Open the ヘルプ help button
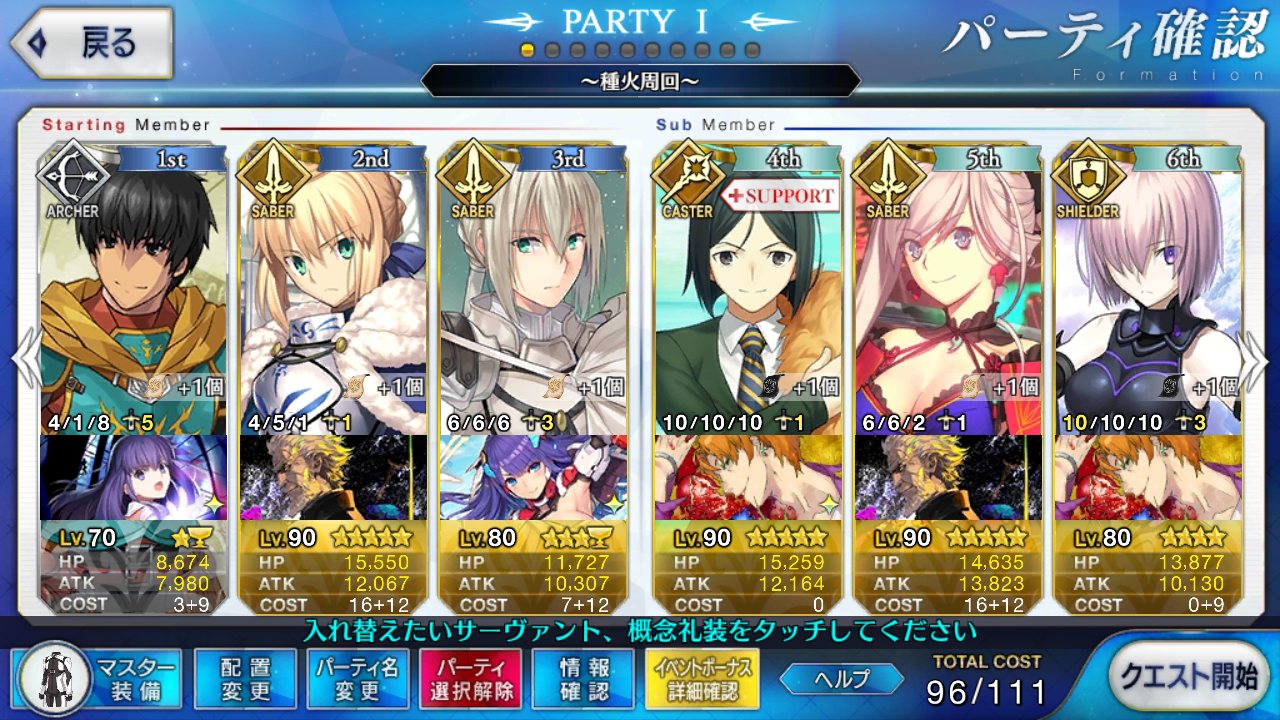1280x720 pixels. 841,678
